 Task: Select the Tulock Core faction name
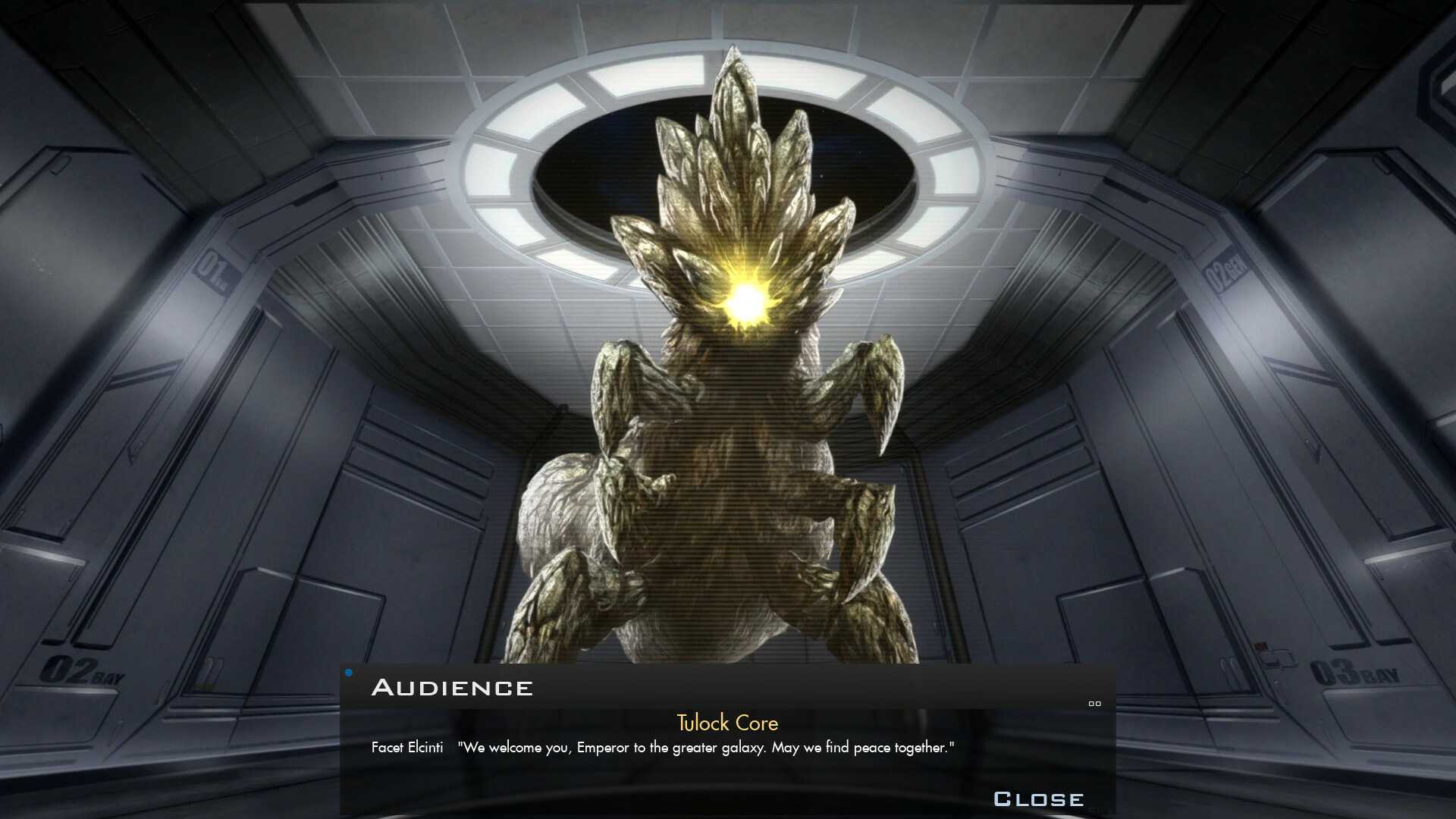pyautogui.click(x=726, y=723)
